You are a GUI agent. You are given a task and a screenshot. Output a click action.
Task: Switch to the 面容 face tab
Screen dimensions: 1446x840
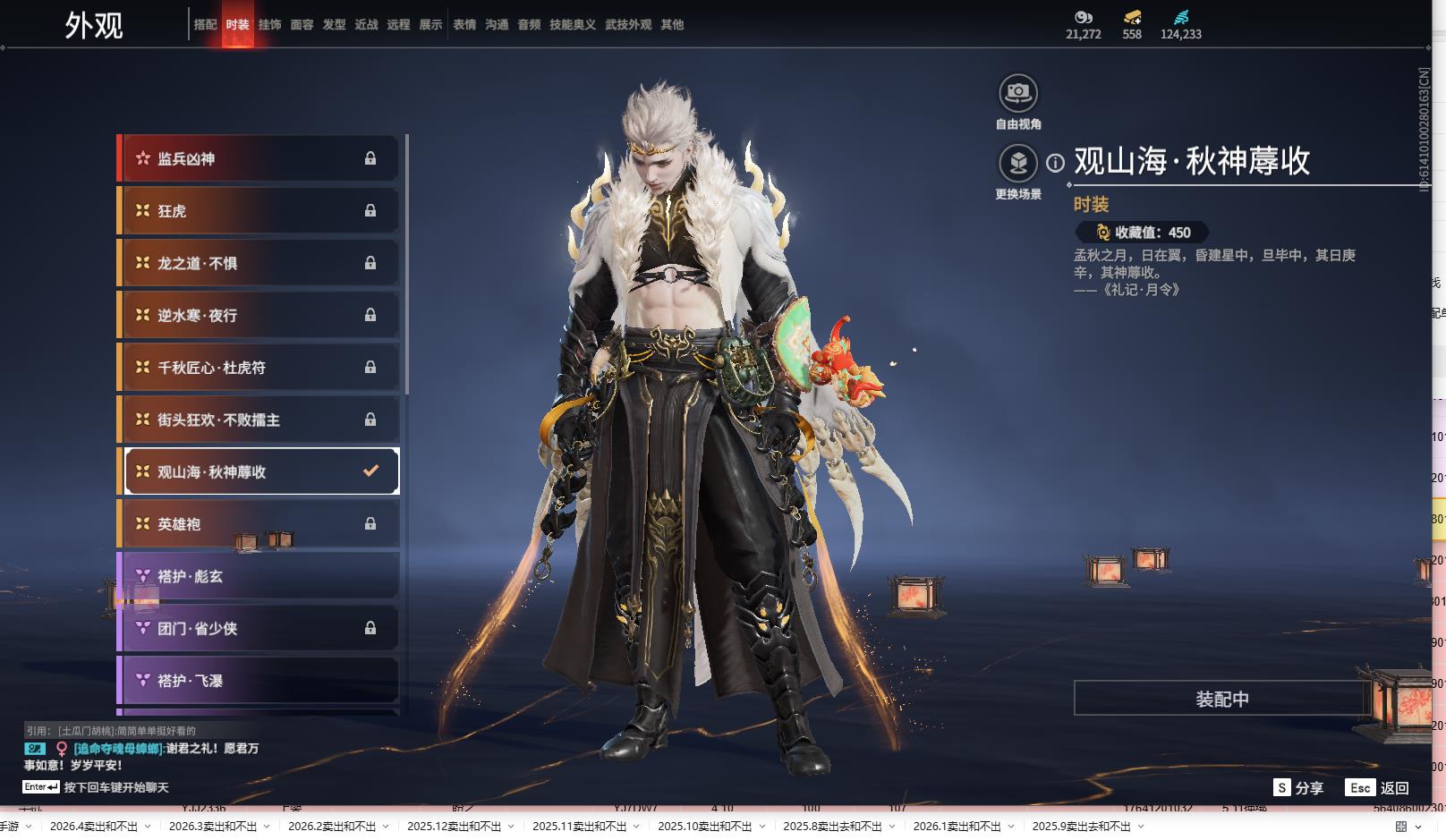[x=302, y=25]
